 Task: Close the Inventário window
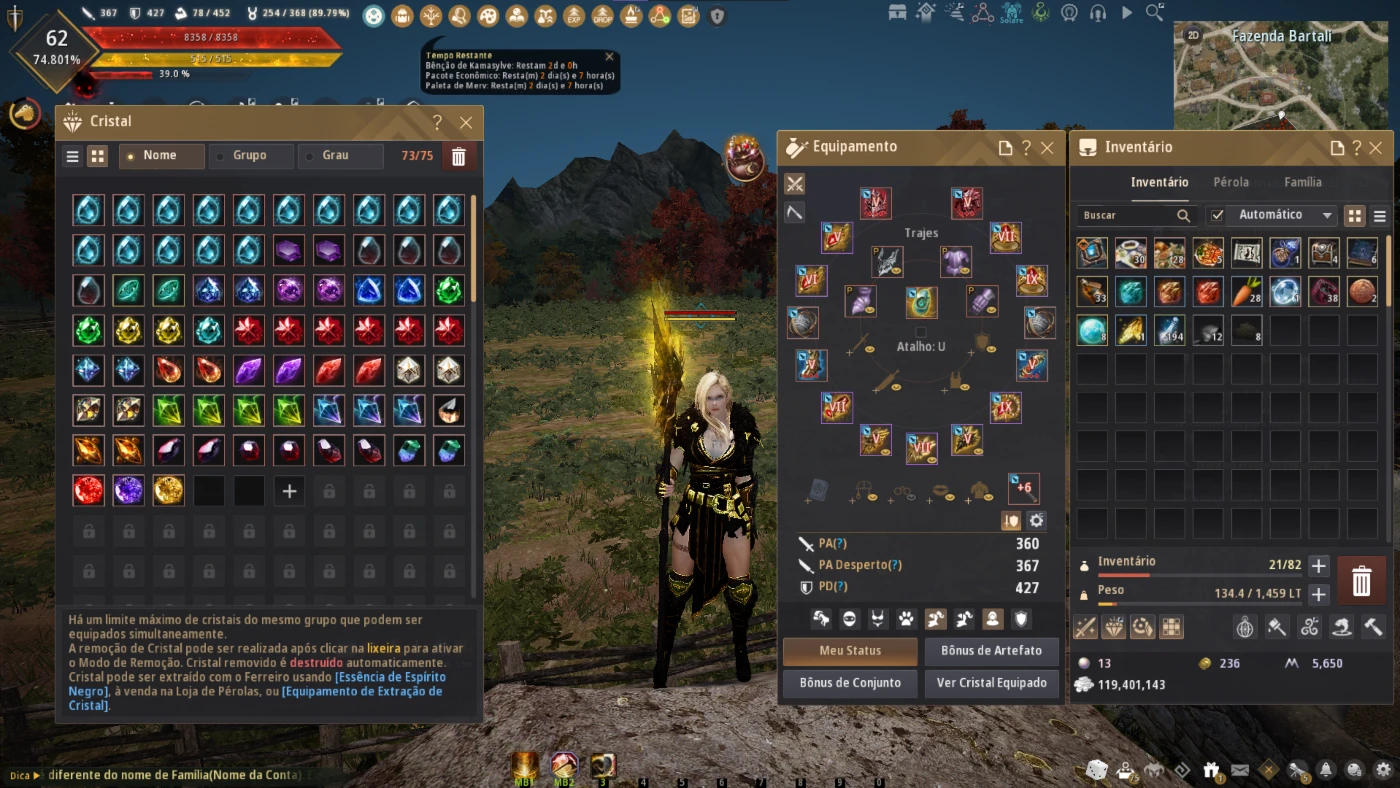[1376, 148]
